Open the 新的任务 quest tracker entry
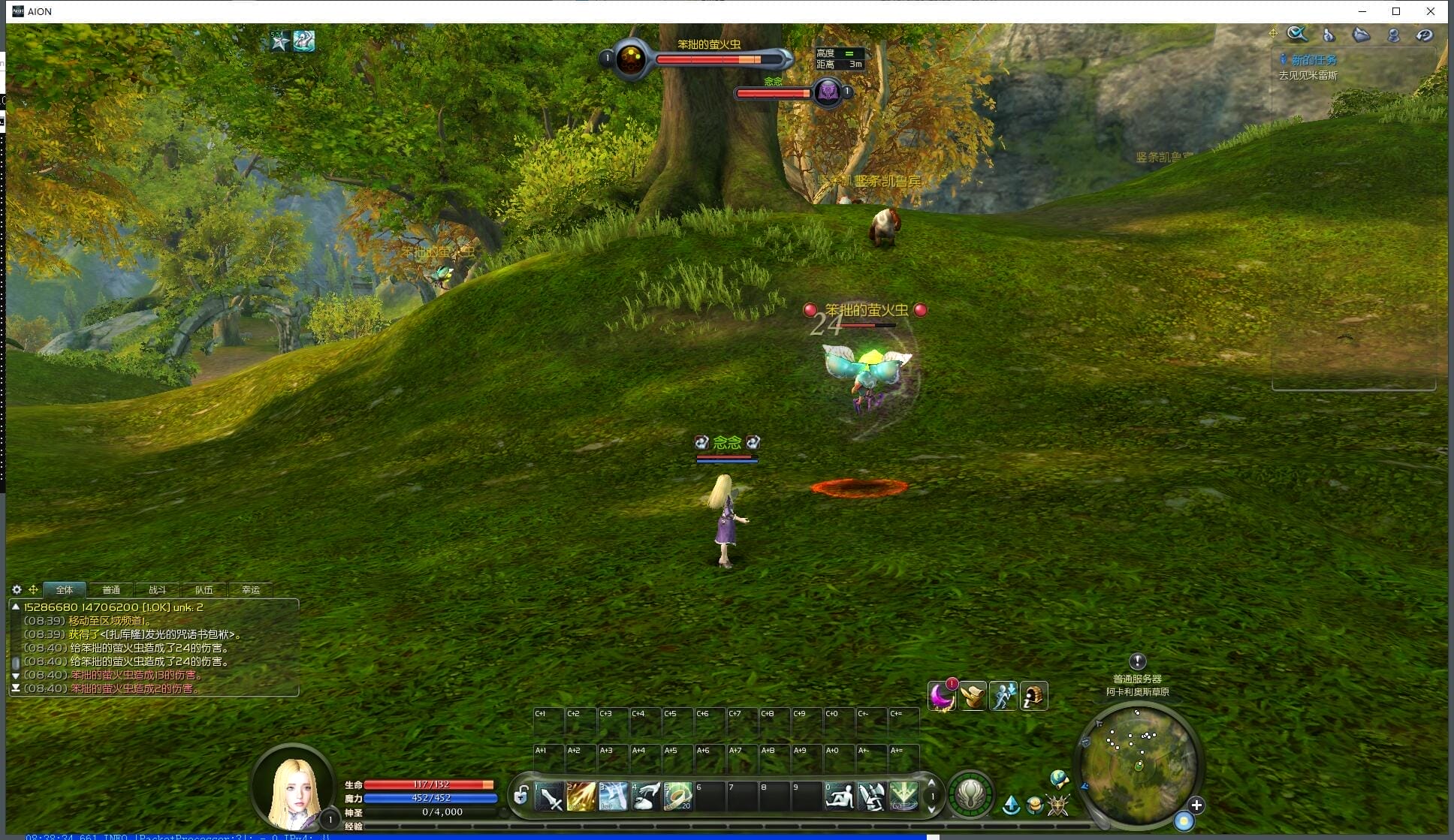Screen dimensions: 1454x840 pos(1314,60)
